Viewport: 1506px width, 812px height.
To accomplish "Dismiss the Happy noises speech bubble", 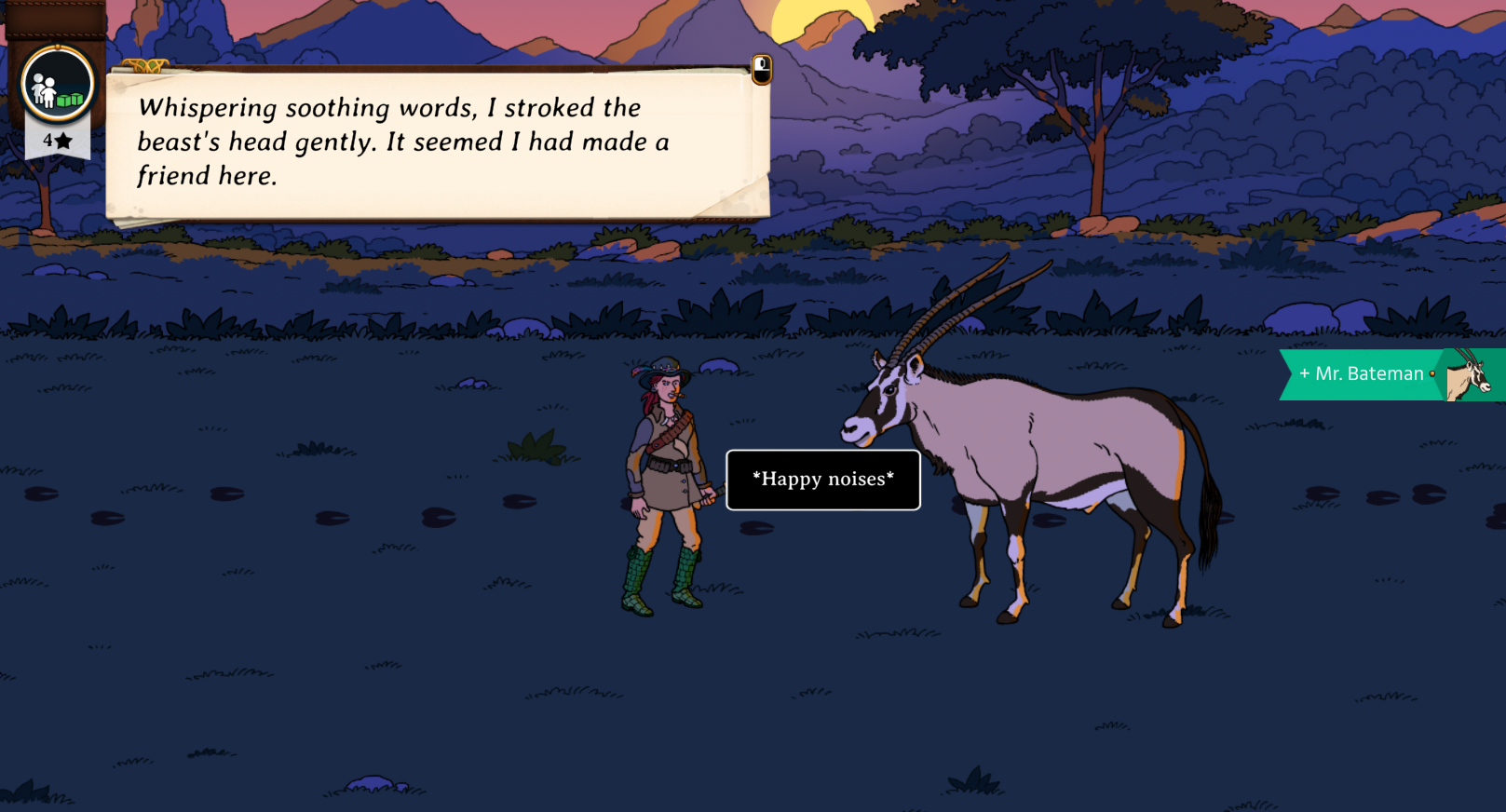I will click(822, 480).
